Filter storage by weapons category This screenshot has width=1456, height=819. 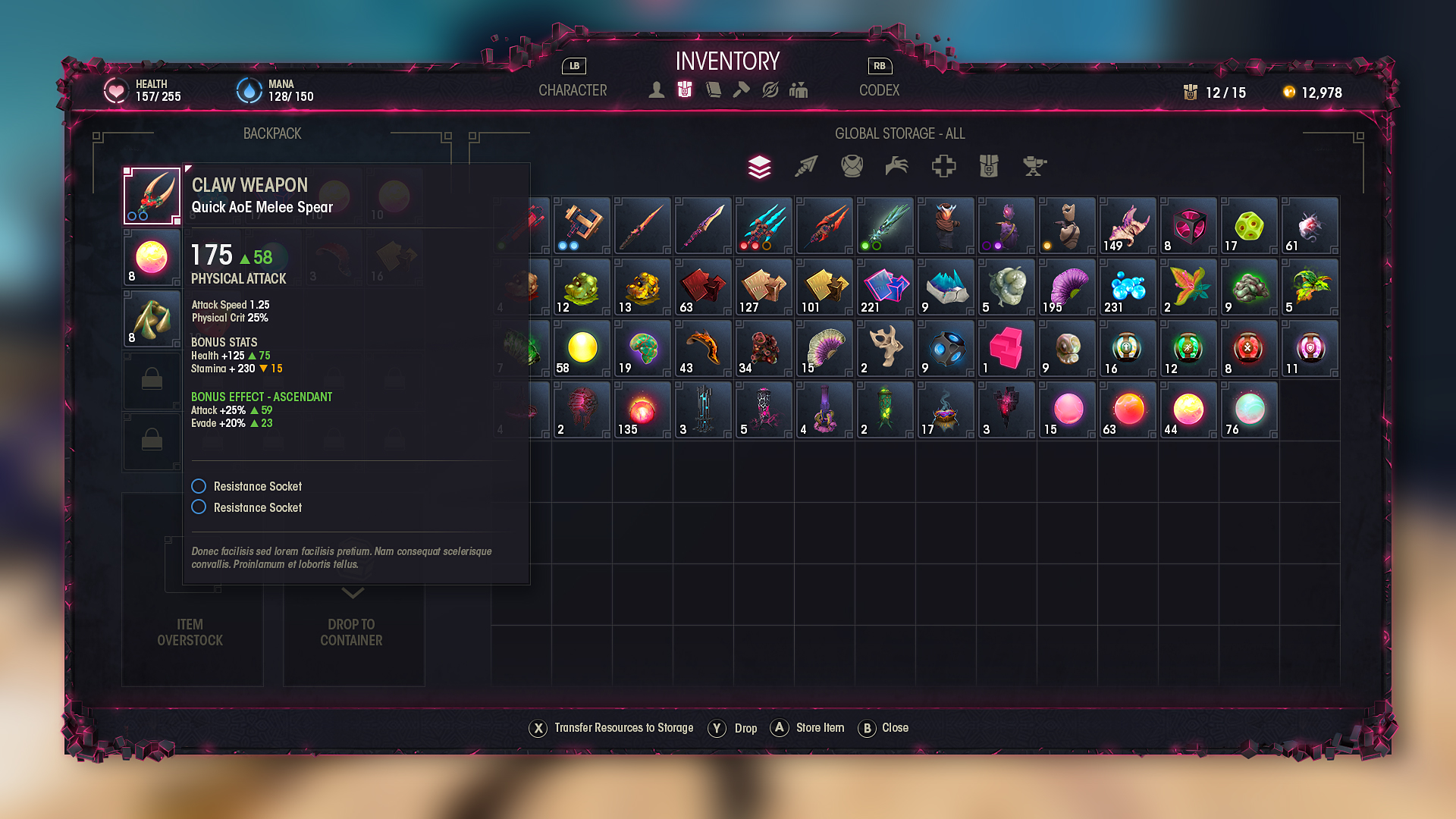pyautogui.click(x=805, y=166)
